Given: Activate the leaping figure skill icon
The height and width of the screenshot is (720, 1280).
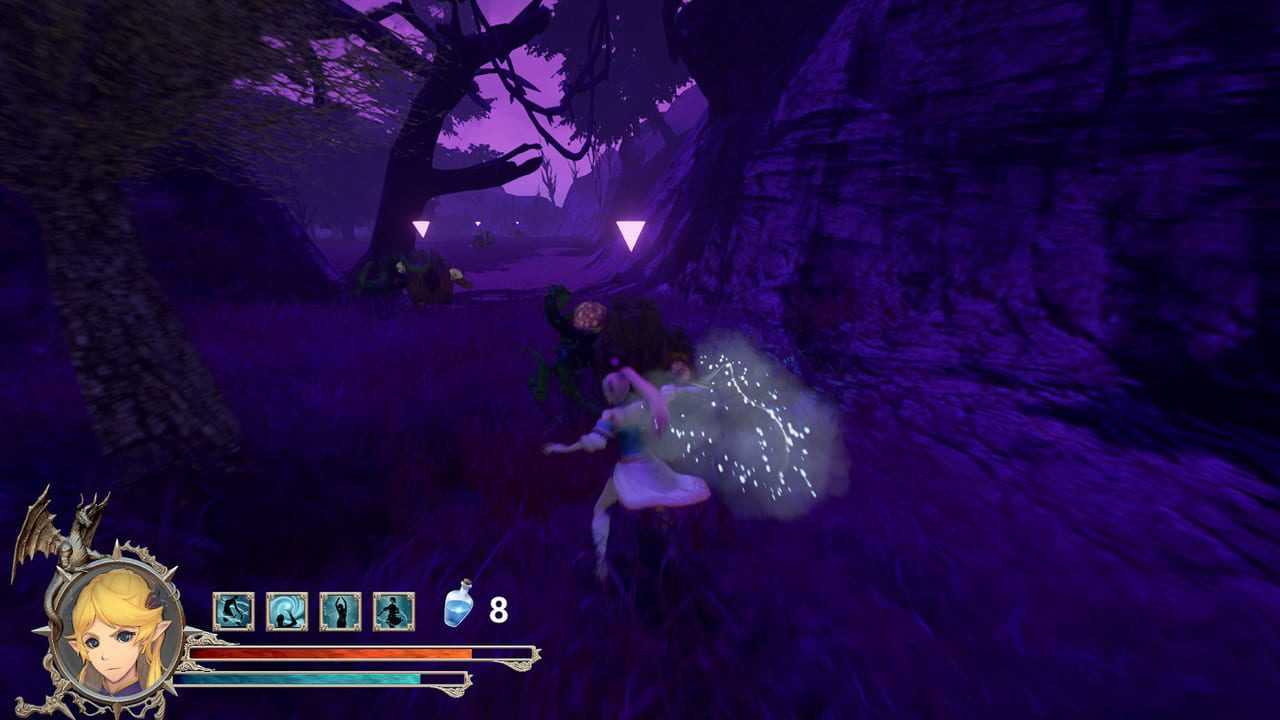Looking at the screenshot, I should click(233, 611).
